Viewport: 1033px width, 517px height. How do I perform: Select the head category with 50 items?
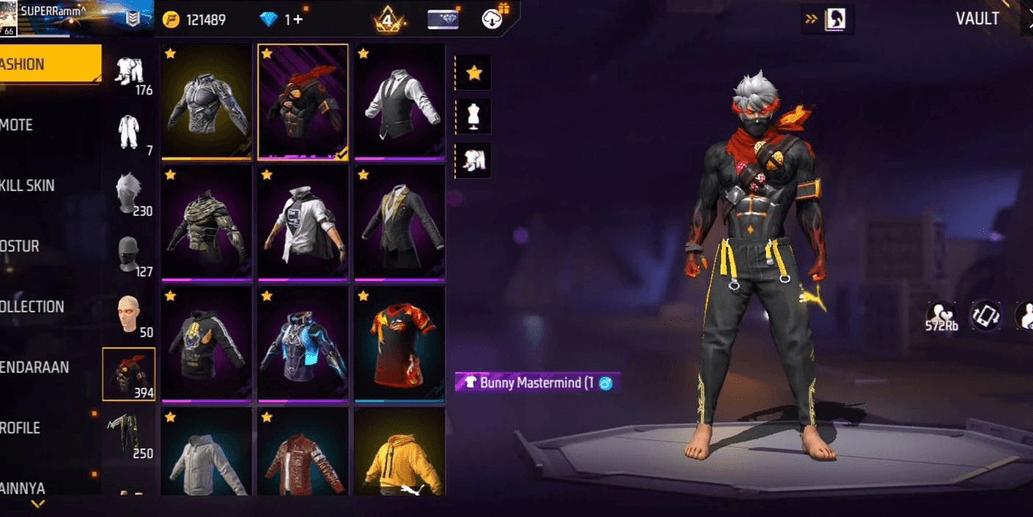(129, 315)
